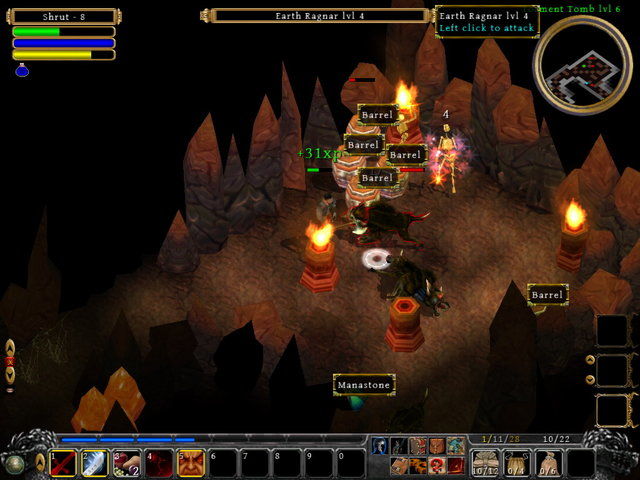Select the sack slot showing 0/6
This screenshot has width=640, height=480.
pyautogui.click(x=549, y=463)
